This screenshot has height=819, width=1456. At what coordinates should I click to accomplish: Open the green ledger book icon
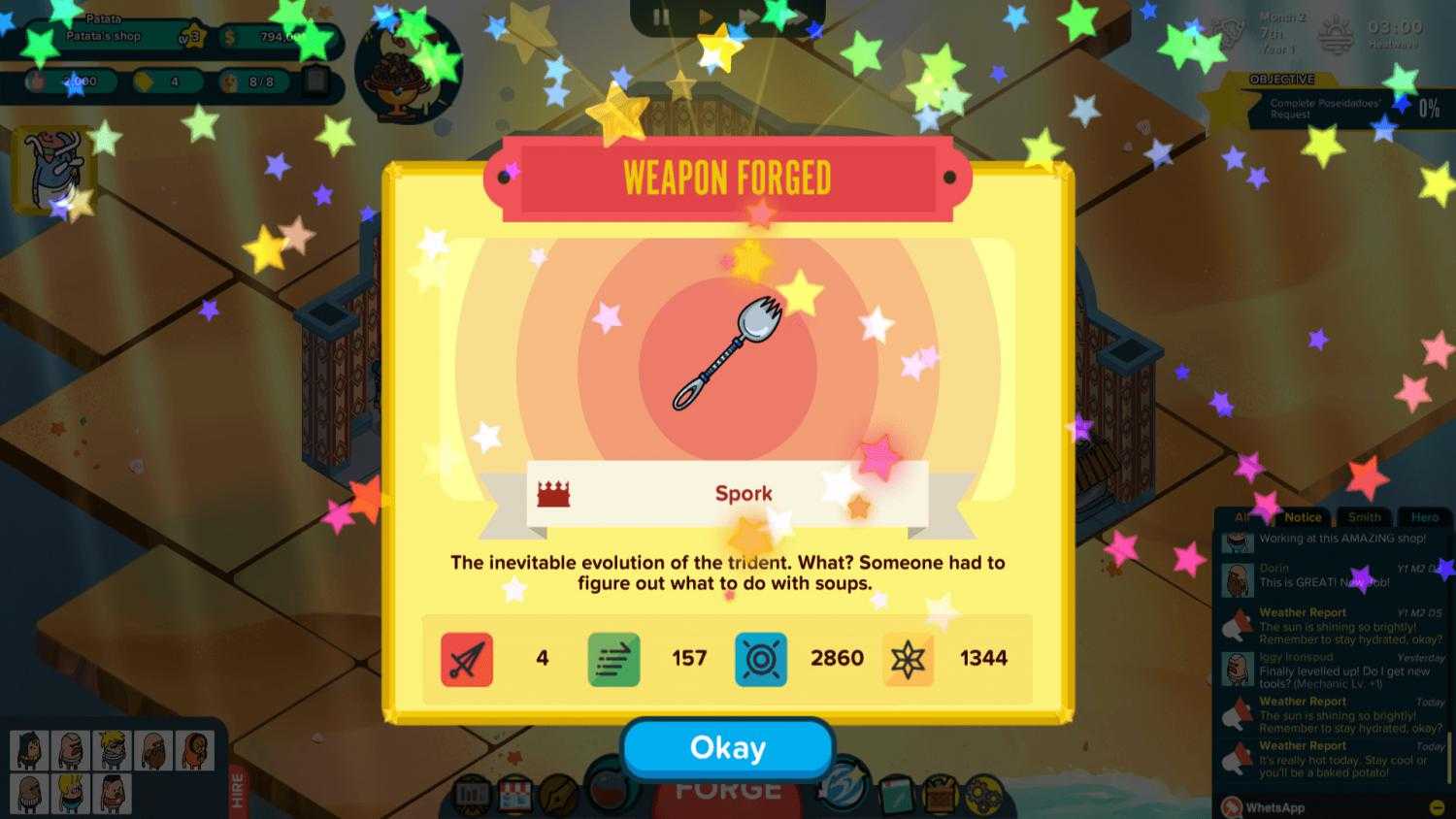click(899, 796)
